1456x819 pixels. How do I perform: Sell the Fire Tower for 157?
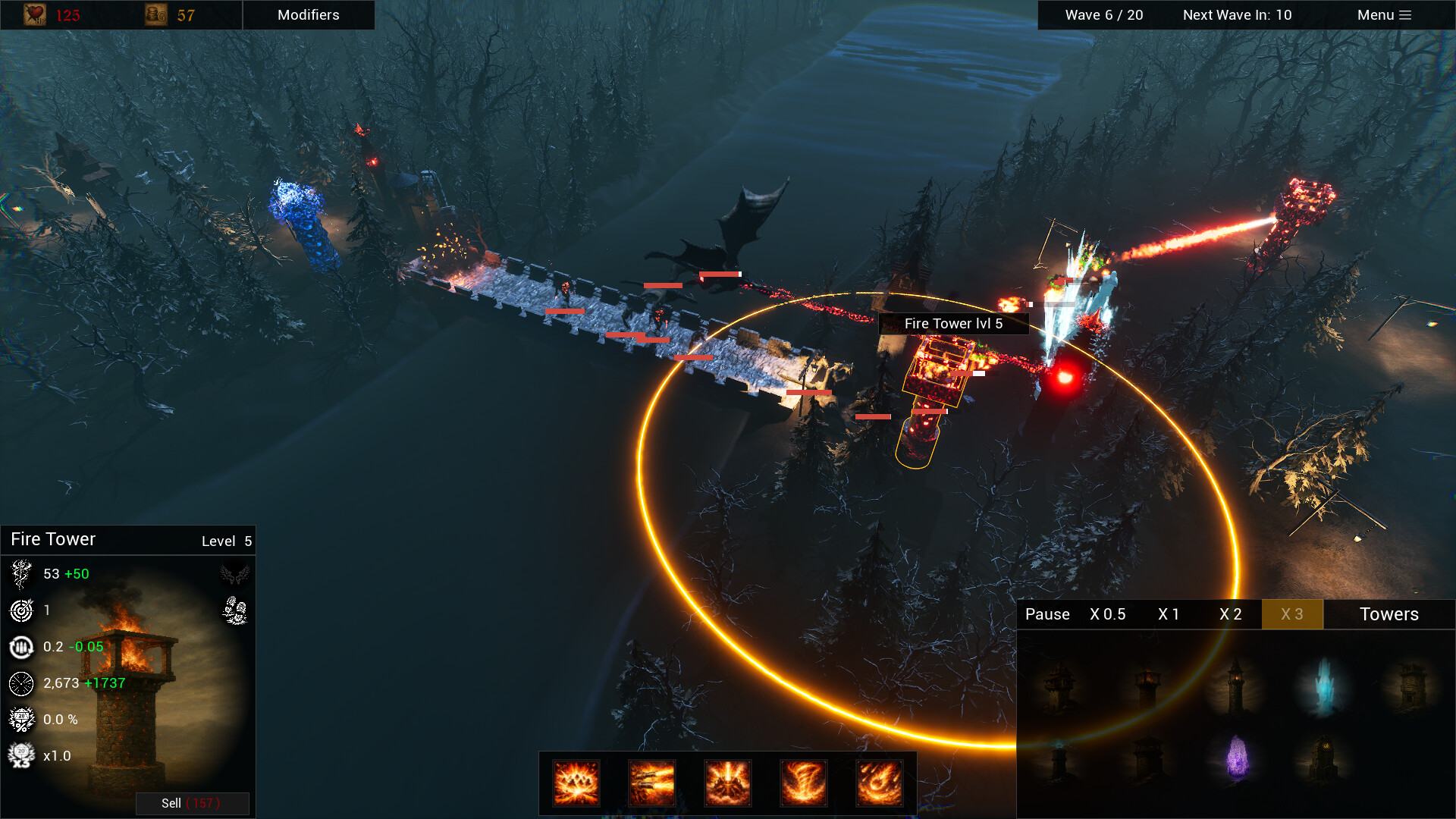[192, 803]
